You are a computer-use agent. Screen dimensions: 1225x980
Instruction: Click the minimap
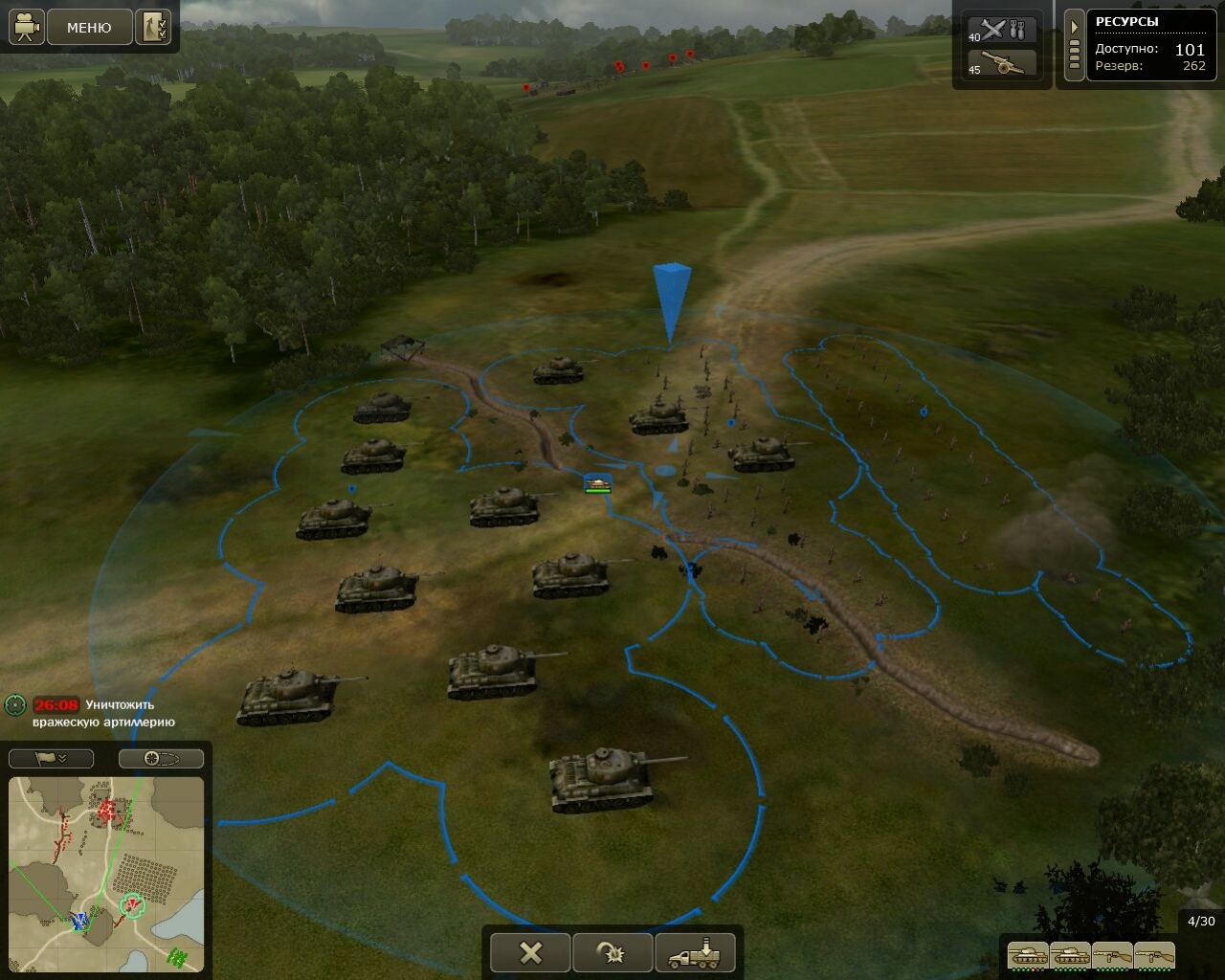point(106,872)
